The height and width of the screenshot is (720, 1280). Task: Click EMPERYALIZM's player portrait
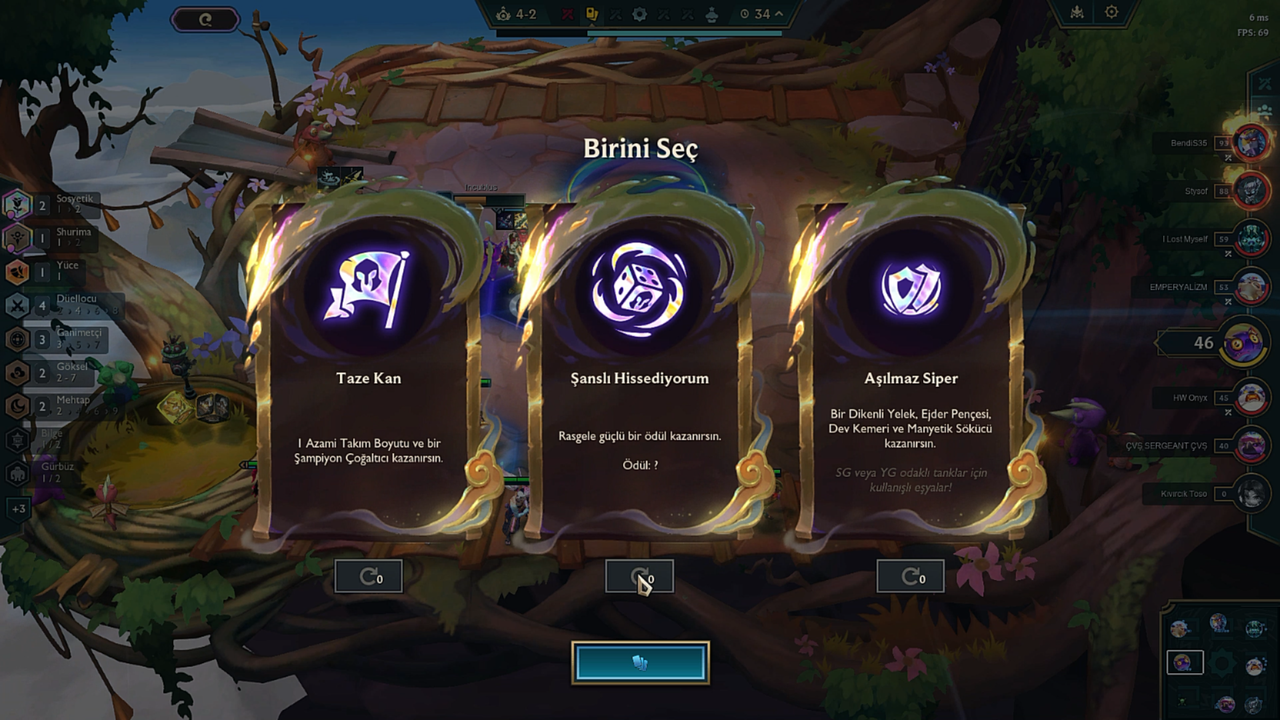(1251, 287)
